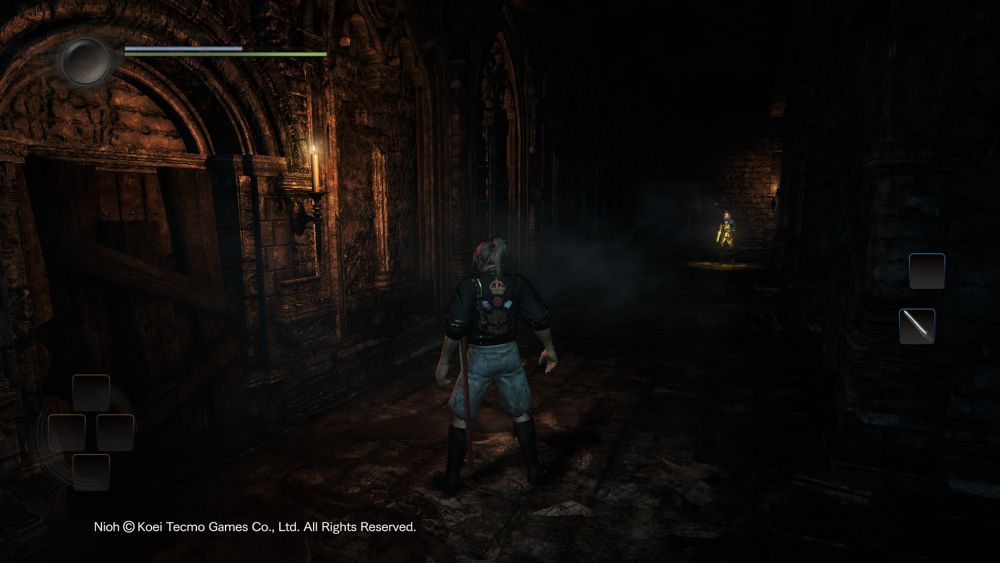Activate the guardian spirit orb
The image size is (1000, 563).
pyautogui.click(x=86, y=60)
